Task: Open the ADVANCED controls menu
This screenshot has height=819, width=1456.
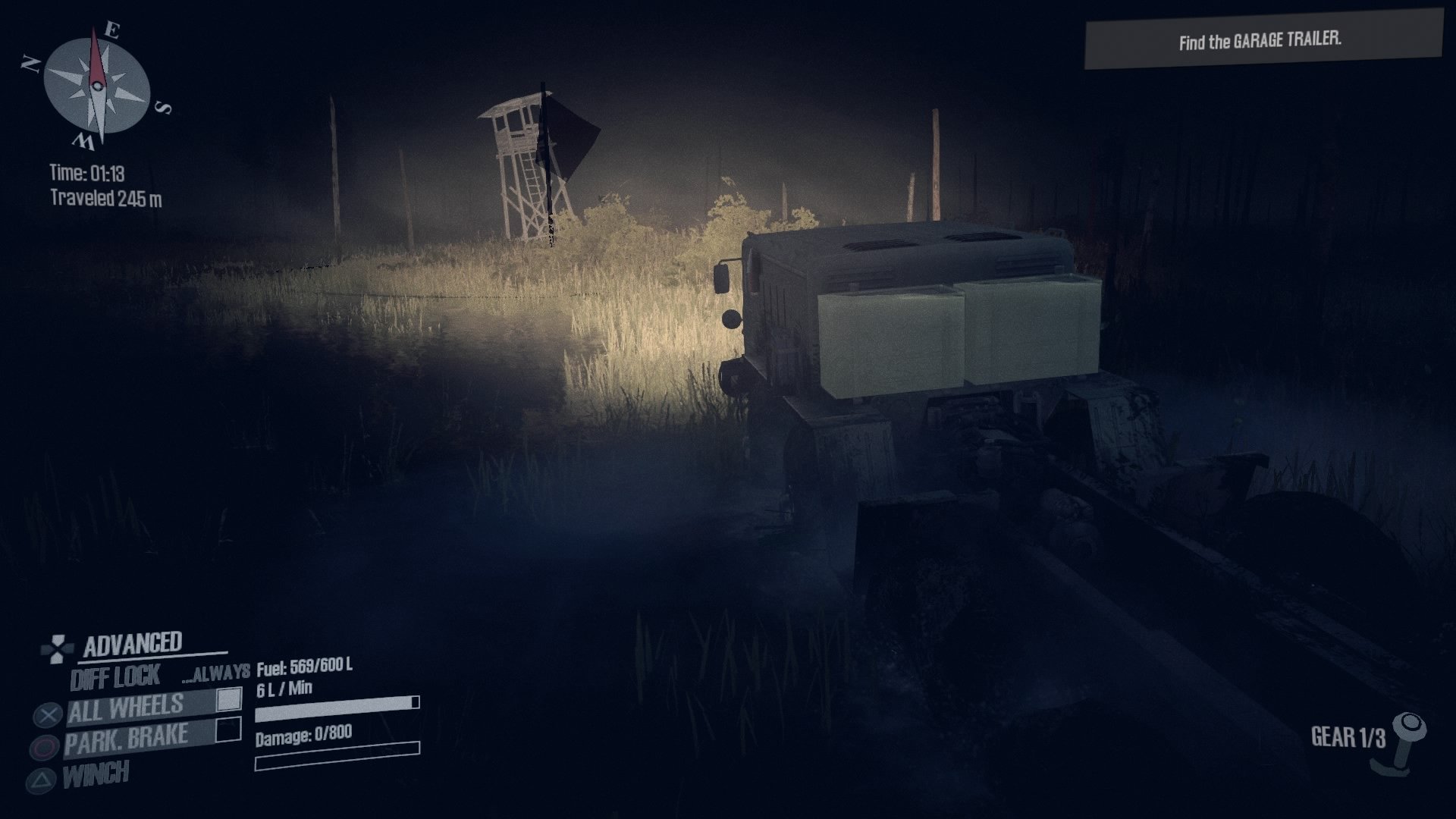Action: point(133,643)
